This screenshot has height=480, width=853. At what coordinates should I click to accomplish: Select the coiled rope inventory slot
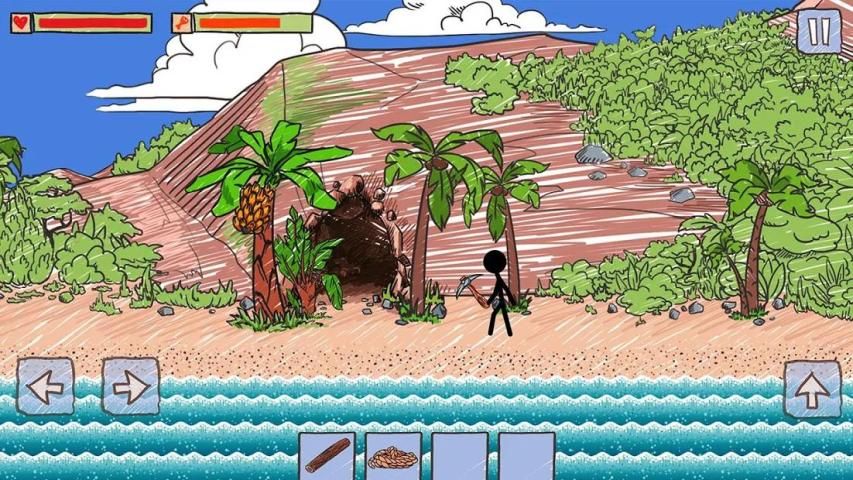tap(393, 456)
